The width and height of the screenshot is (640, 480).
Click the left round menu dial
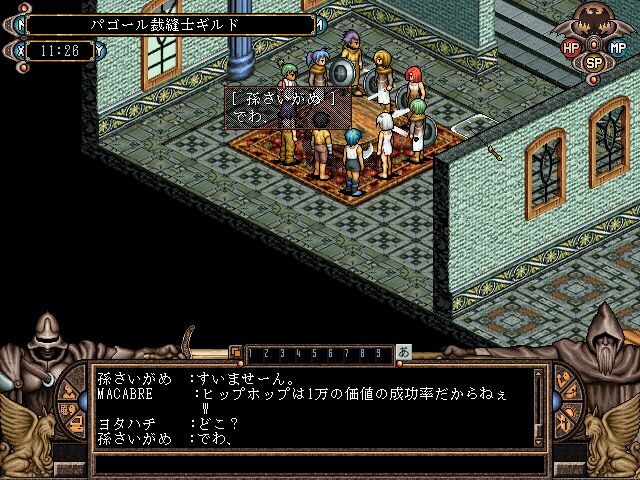[73, 403]
